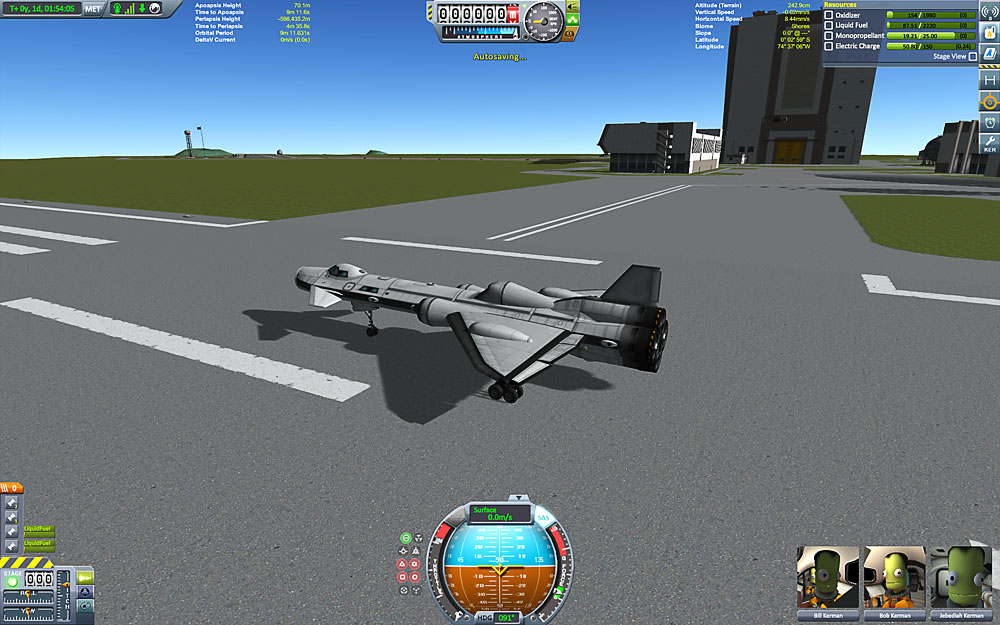Collapse the navball using the arrow tab
The image size is (1000, 625).
point(518,497)
